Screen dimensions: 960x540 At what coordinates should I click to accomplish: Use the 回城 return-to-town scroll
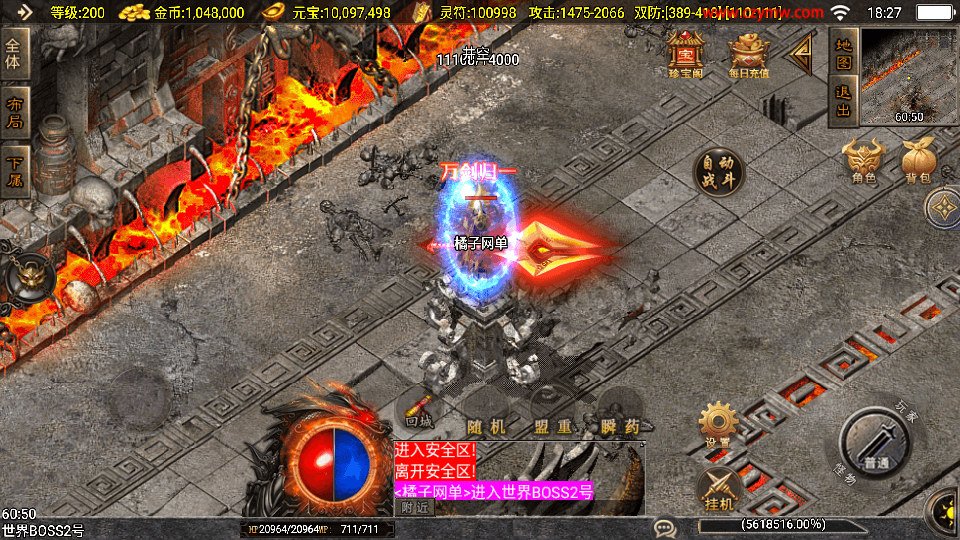[418, 411]
